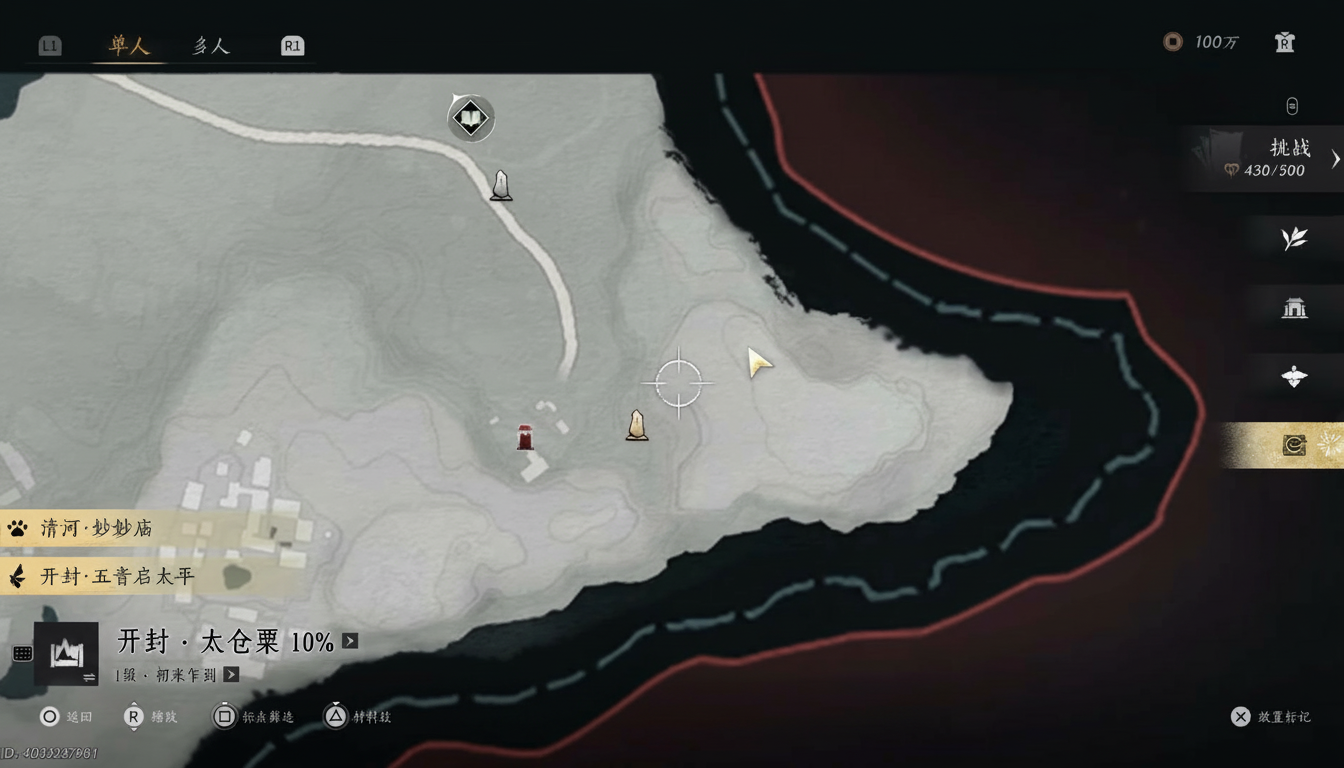Expand the 1级·初来乍到 level details arrow
Screen dimensions: 1344x768
(231, 673)
